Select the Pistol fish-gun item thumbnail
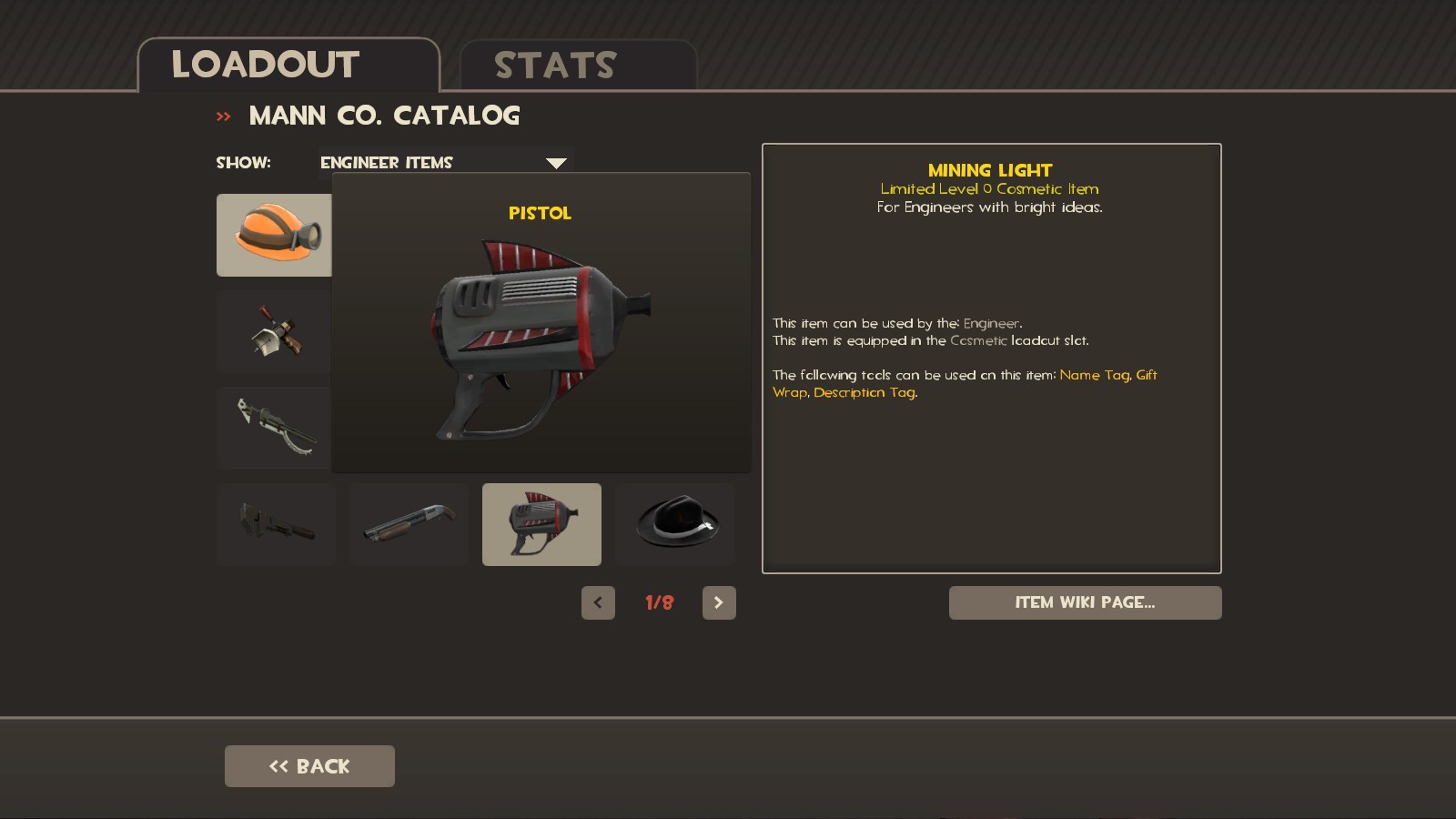 coord(541,524)
